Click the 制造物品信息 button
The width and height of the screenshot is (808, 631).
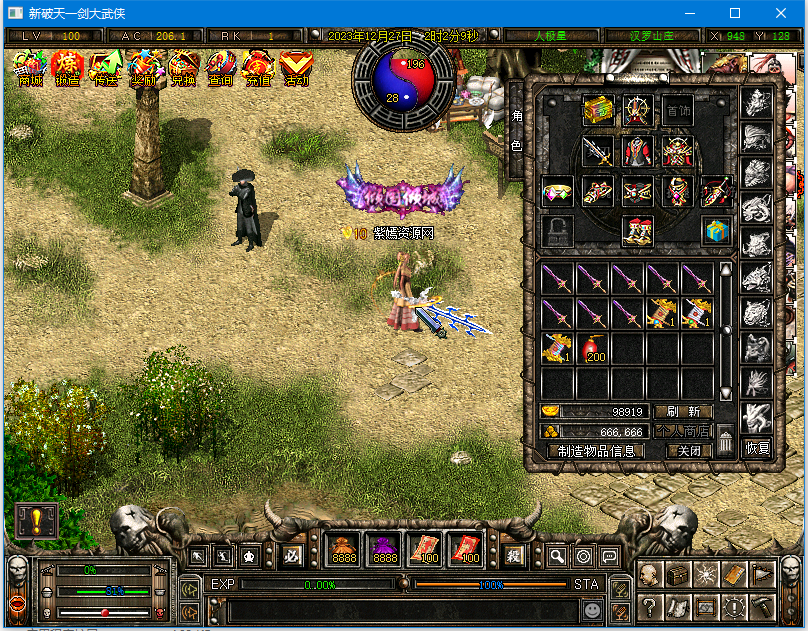(x=596, y=451)
